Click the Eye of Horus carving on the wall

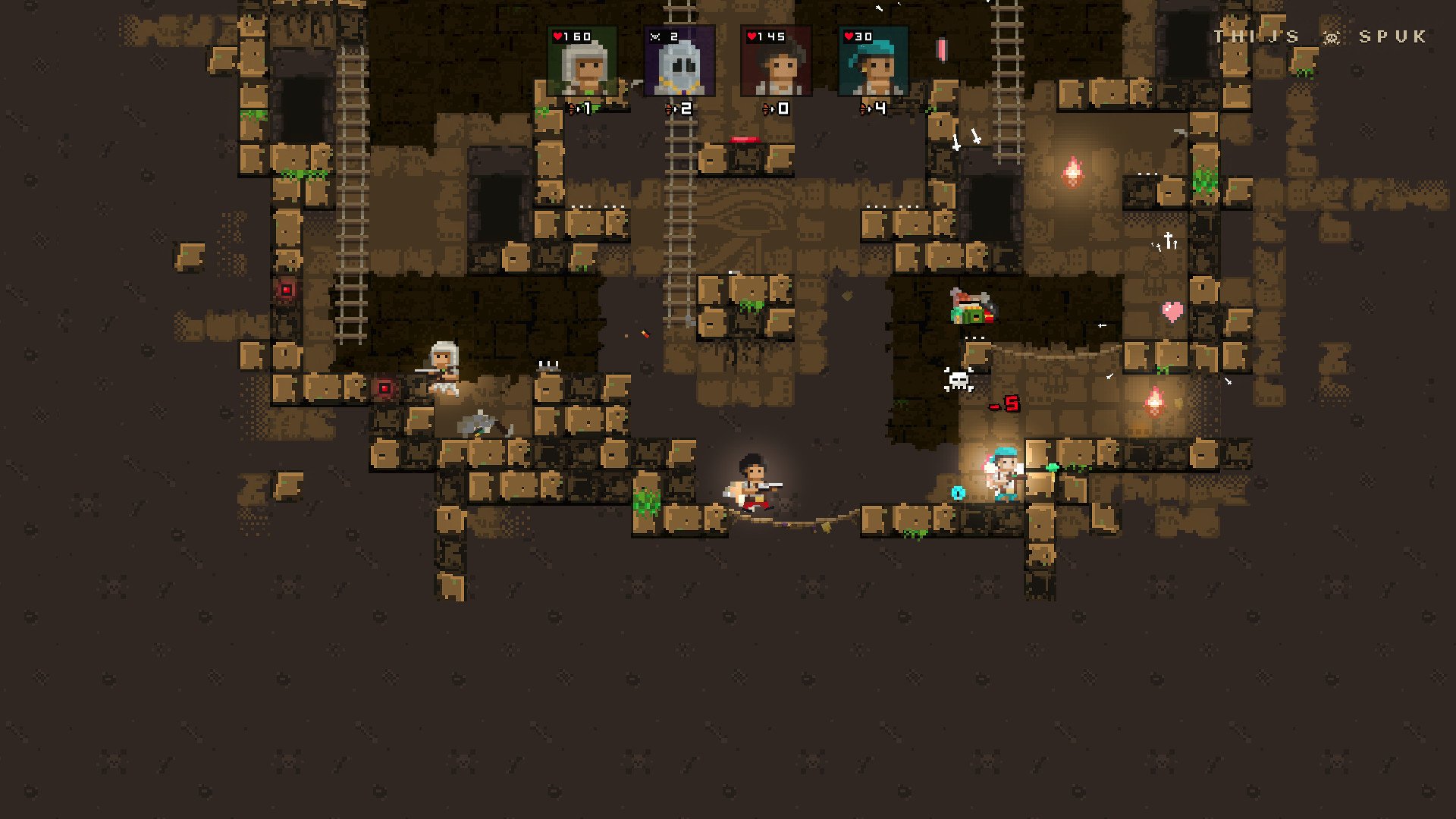(x=751, y=218)
